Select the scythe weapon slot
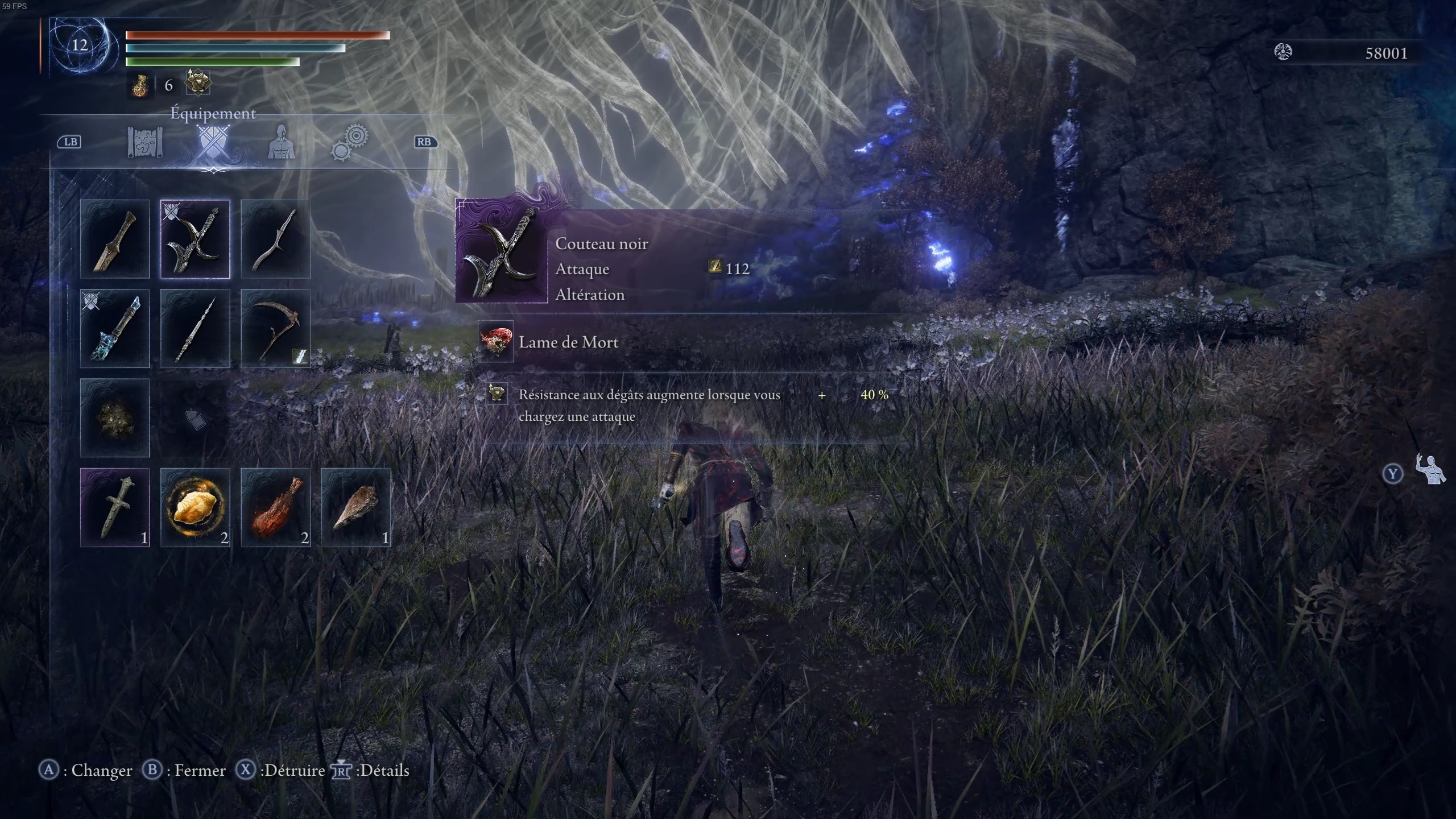The width and height of the screenshot is (1456, 819). pyautogui.click(x=275, y=329)
